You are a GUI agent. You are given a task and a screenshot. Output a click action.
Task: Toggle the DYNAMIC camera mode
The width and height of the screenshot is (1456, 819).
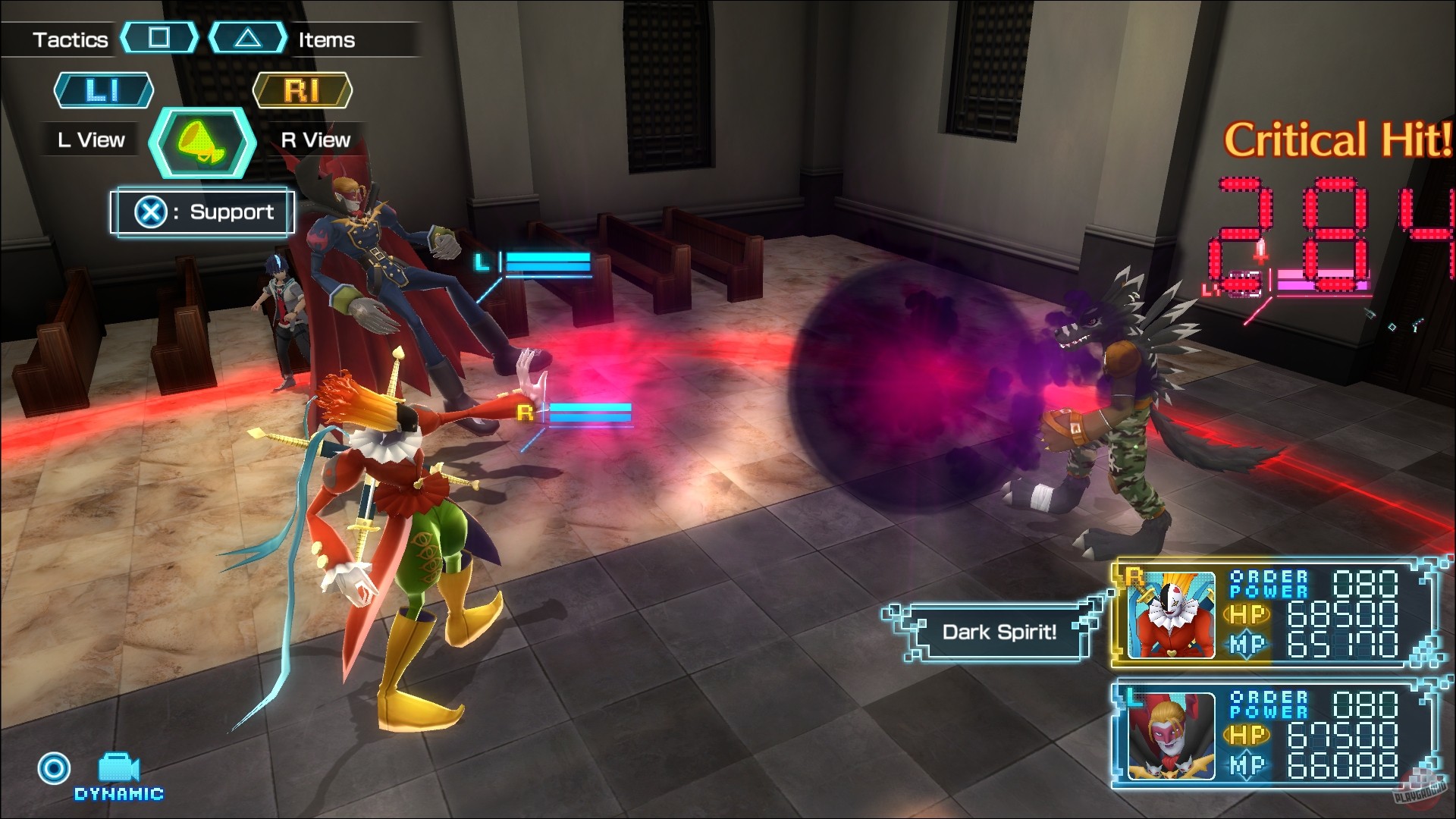pos(118,795)
